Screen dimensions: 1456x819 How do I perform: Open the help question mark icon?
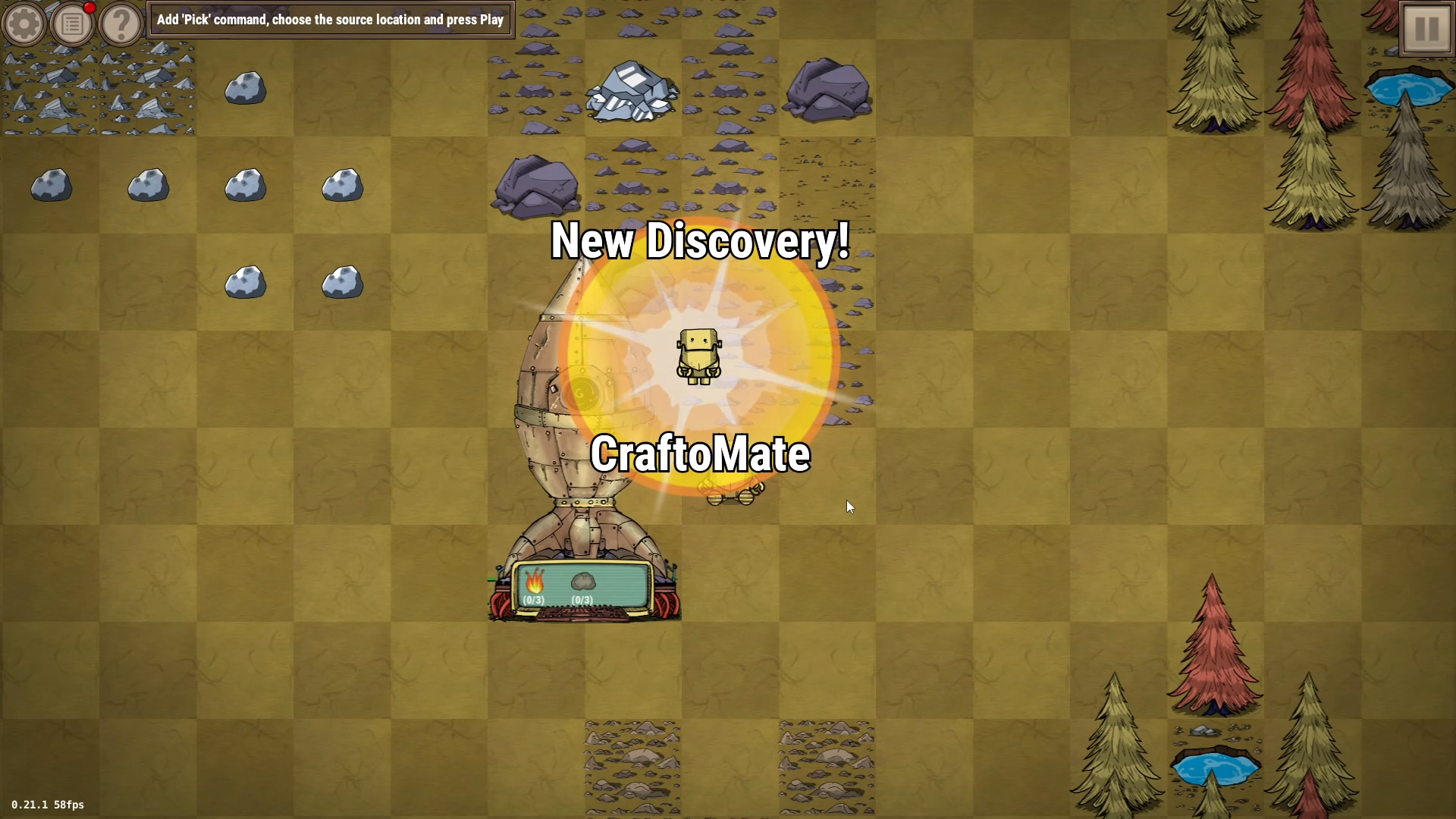click(121, 24)
